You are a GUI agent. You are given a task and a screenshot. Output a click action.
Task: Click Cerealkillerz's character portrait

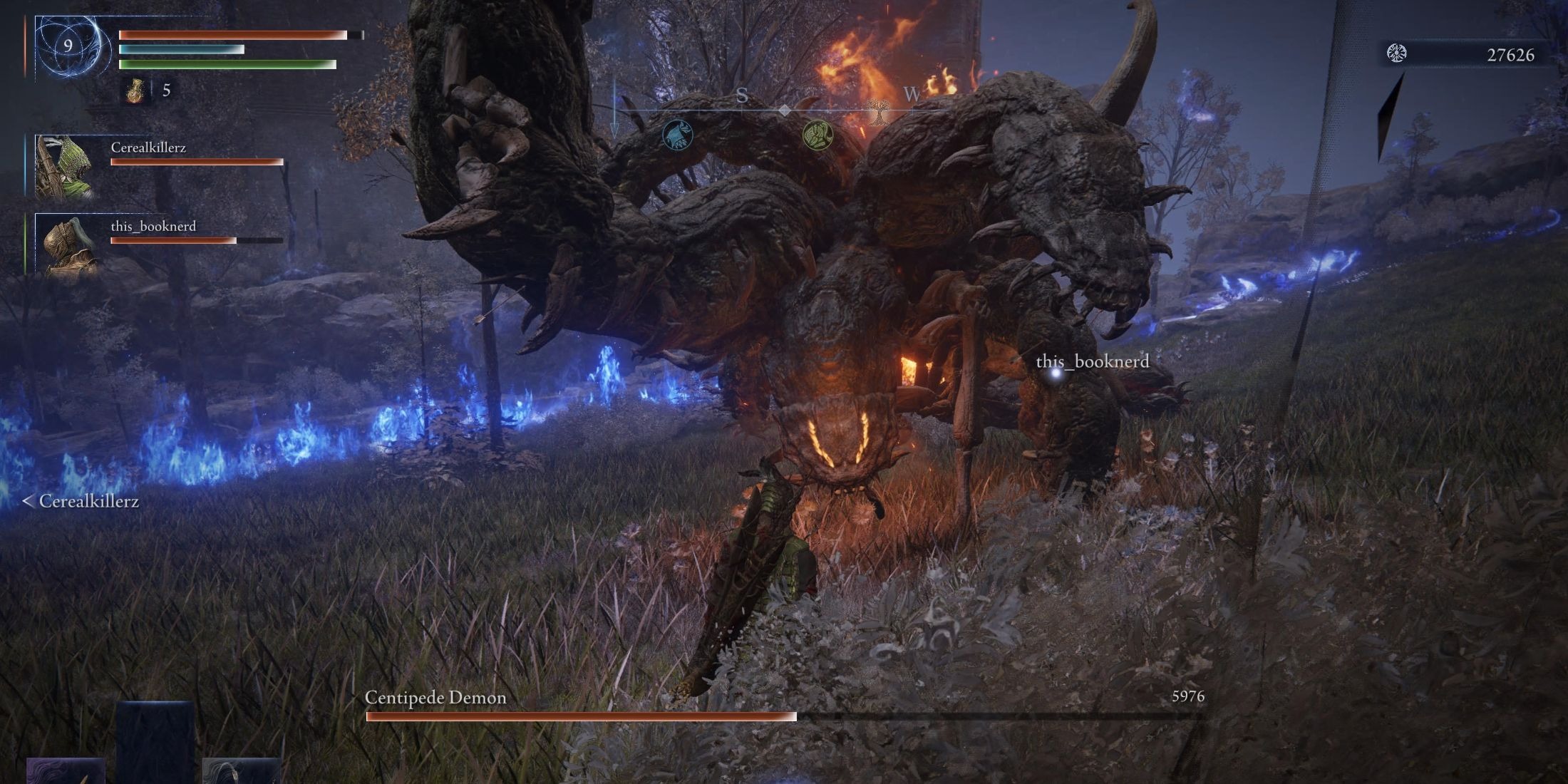coord(66,167)
